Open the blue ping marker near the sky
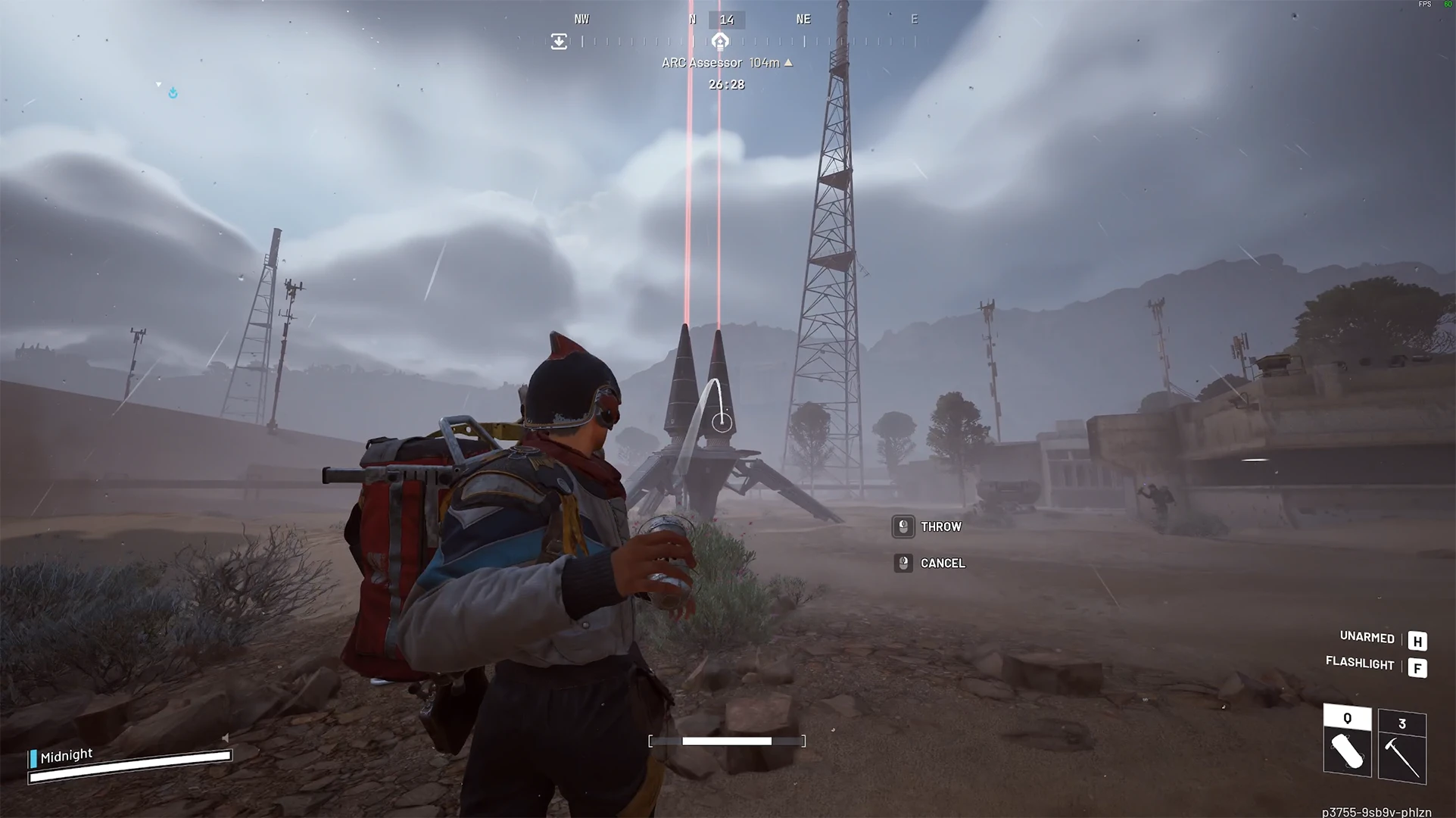This screenshot has height=818, width=1456. click(x=173, y=92)
